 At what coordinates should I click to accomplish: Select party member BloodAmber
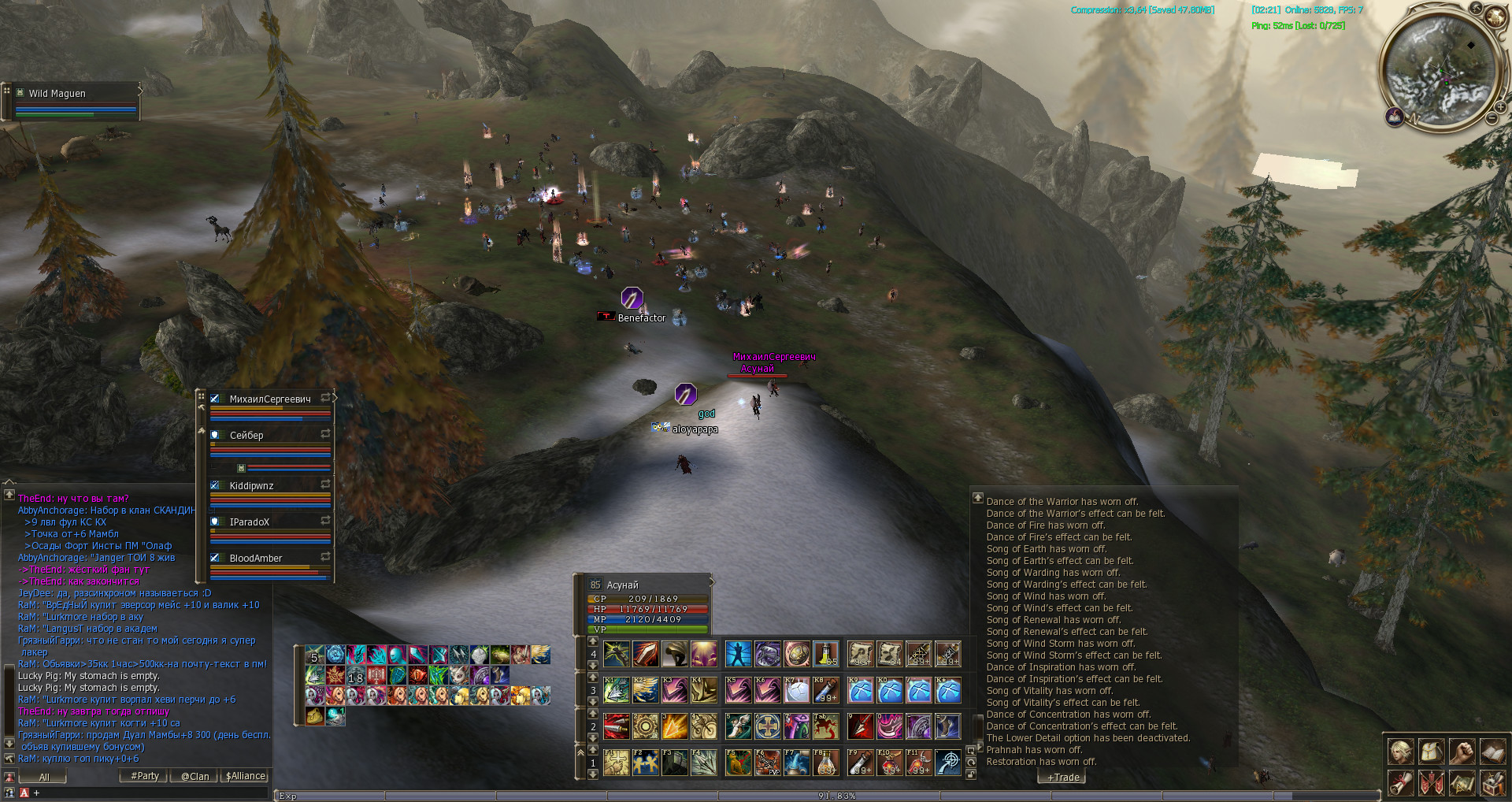point(255,559)
